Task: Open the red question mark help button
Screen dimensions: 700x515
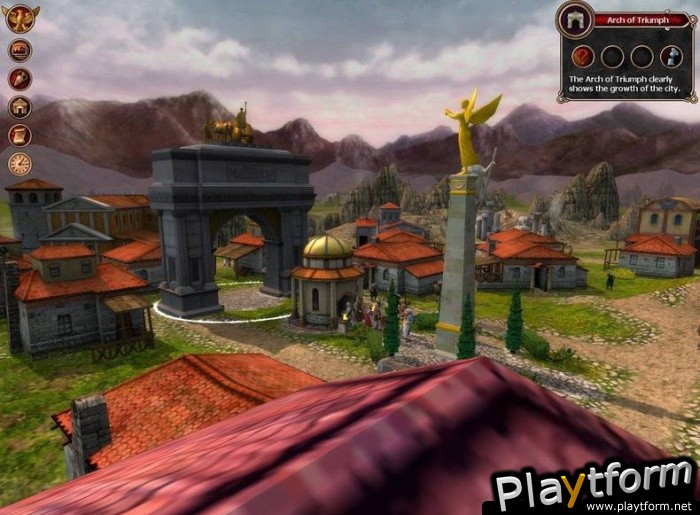Action: pyautogui.click(x=583, y=56)
